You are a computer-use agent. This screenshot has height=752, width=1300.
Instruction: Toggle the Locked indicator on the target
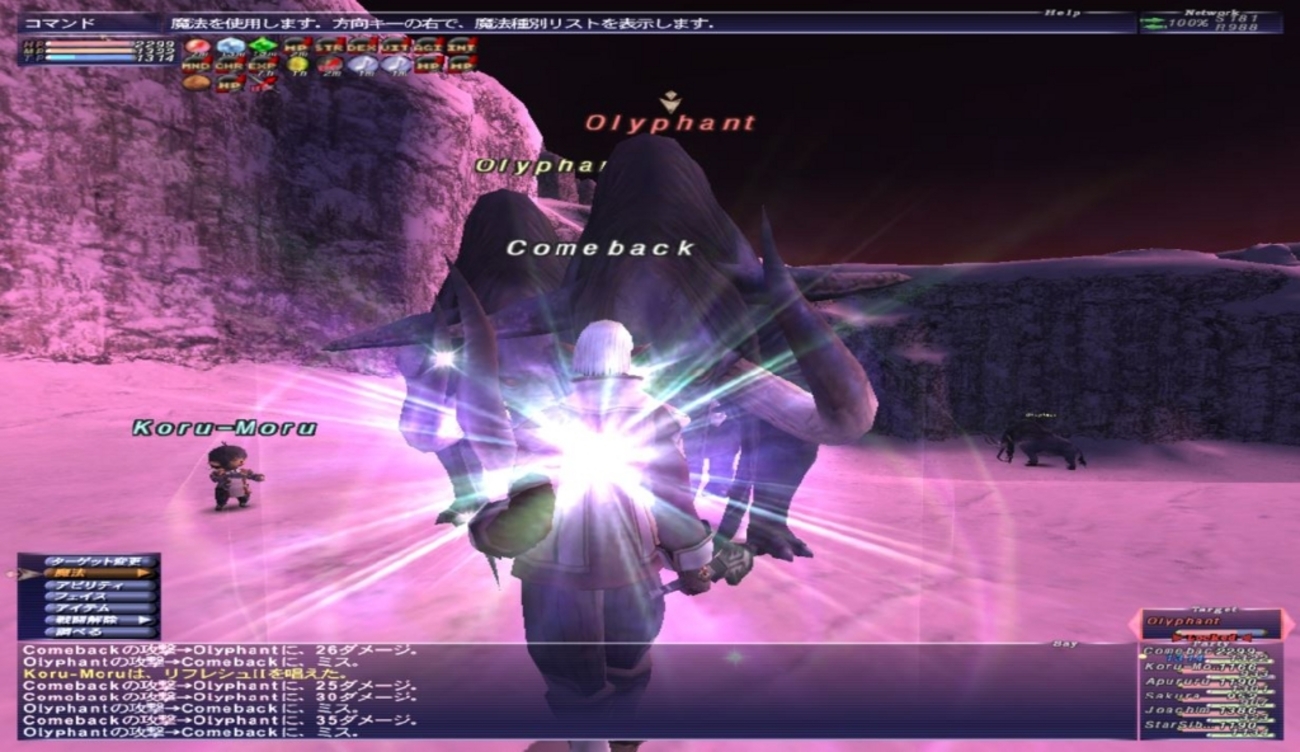(1211, 637)
